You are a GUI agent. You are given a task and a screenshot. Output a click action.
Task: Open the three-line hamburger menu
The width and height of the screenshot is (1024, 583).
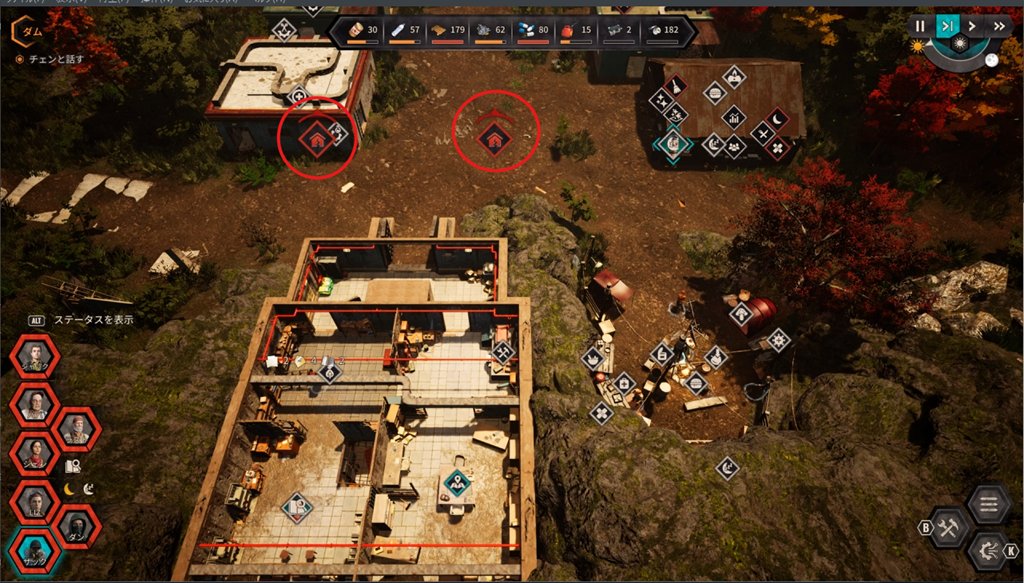coord(989,503)
